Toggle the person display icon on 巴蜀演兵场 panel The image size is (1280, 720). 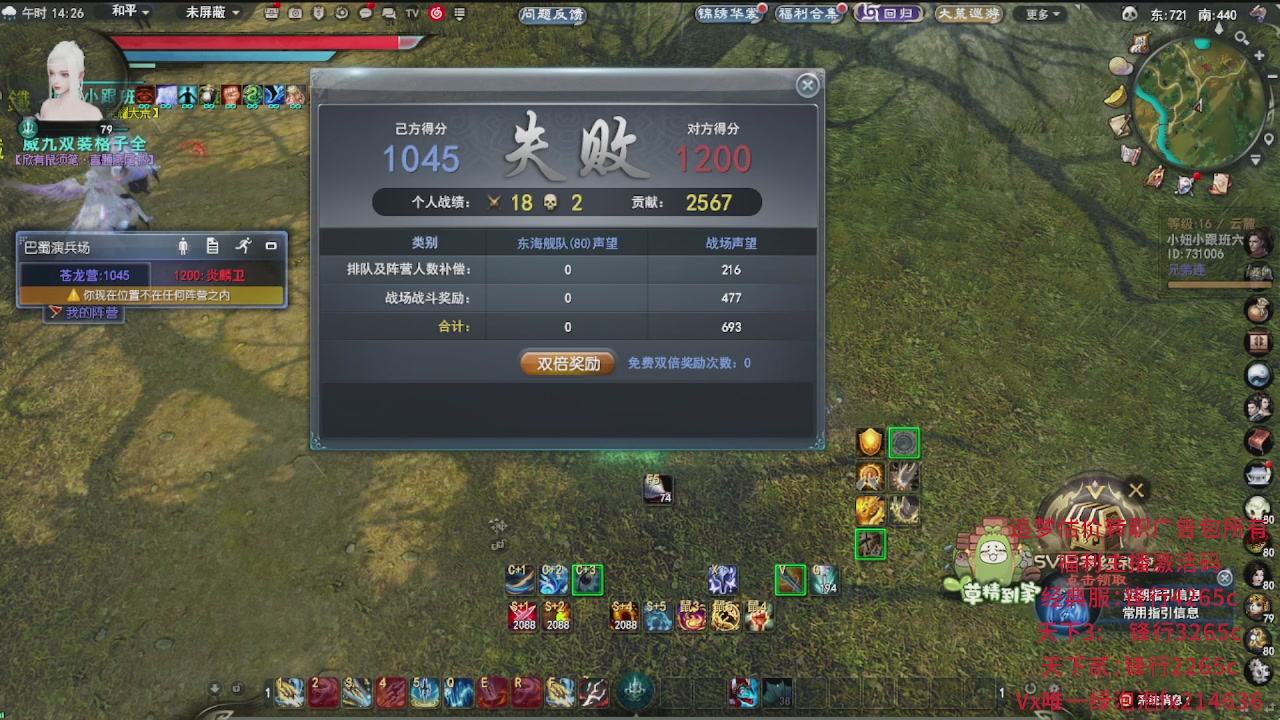(184, 245)
